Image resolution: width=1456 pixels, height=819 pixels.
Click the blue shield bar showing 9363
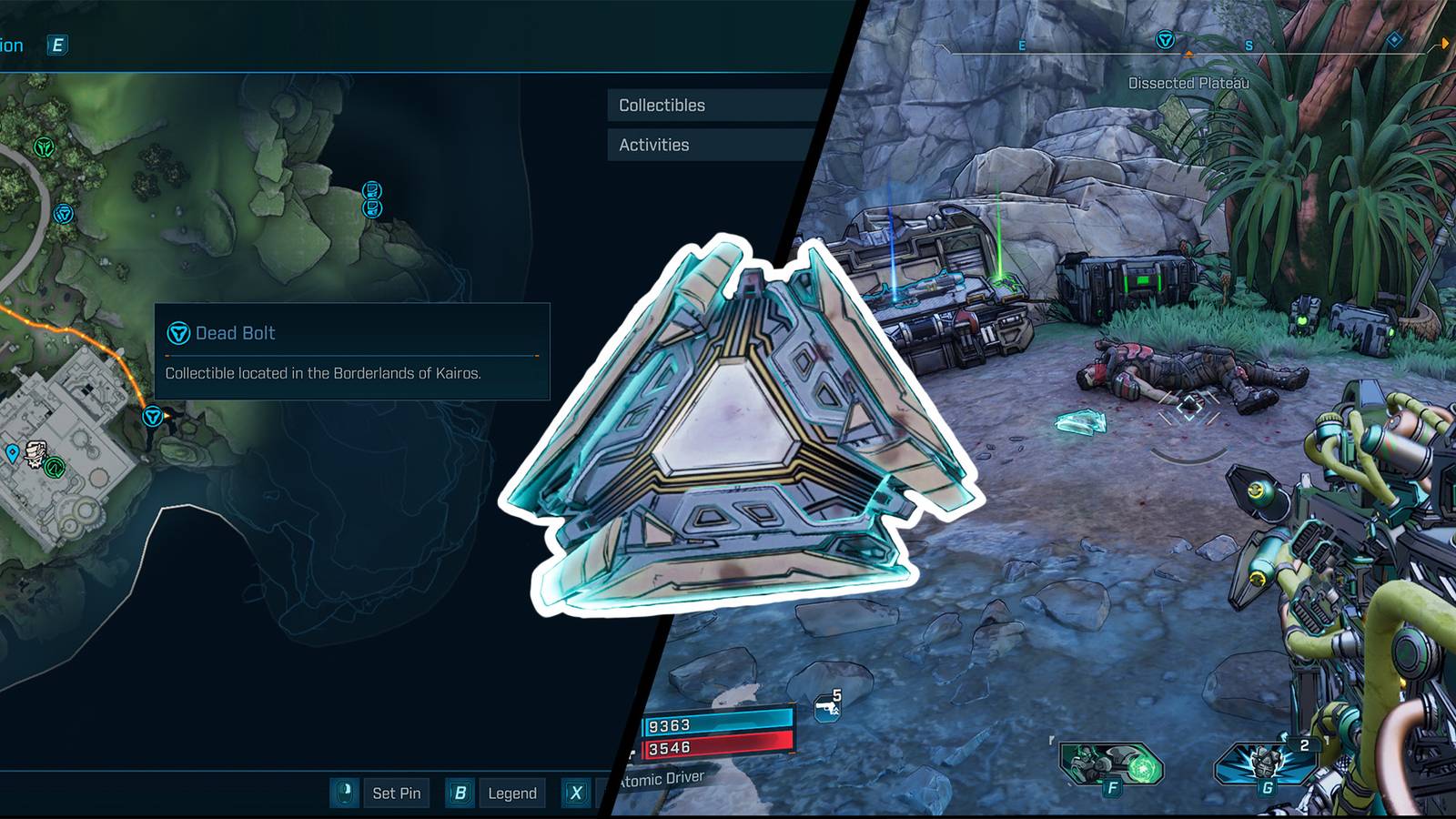coord(719,721)
